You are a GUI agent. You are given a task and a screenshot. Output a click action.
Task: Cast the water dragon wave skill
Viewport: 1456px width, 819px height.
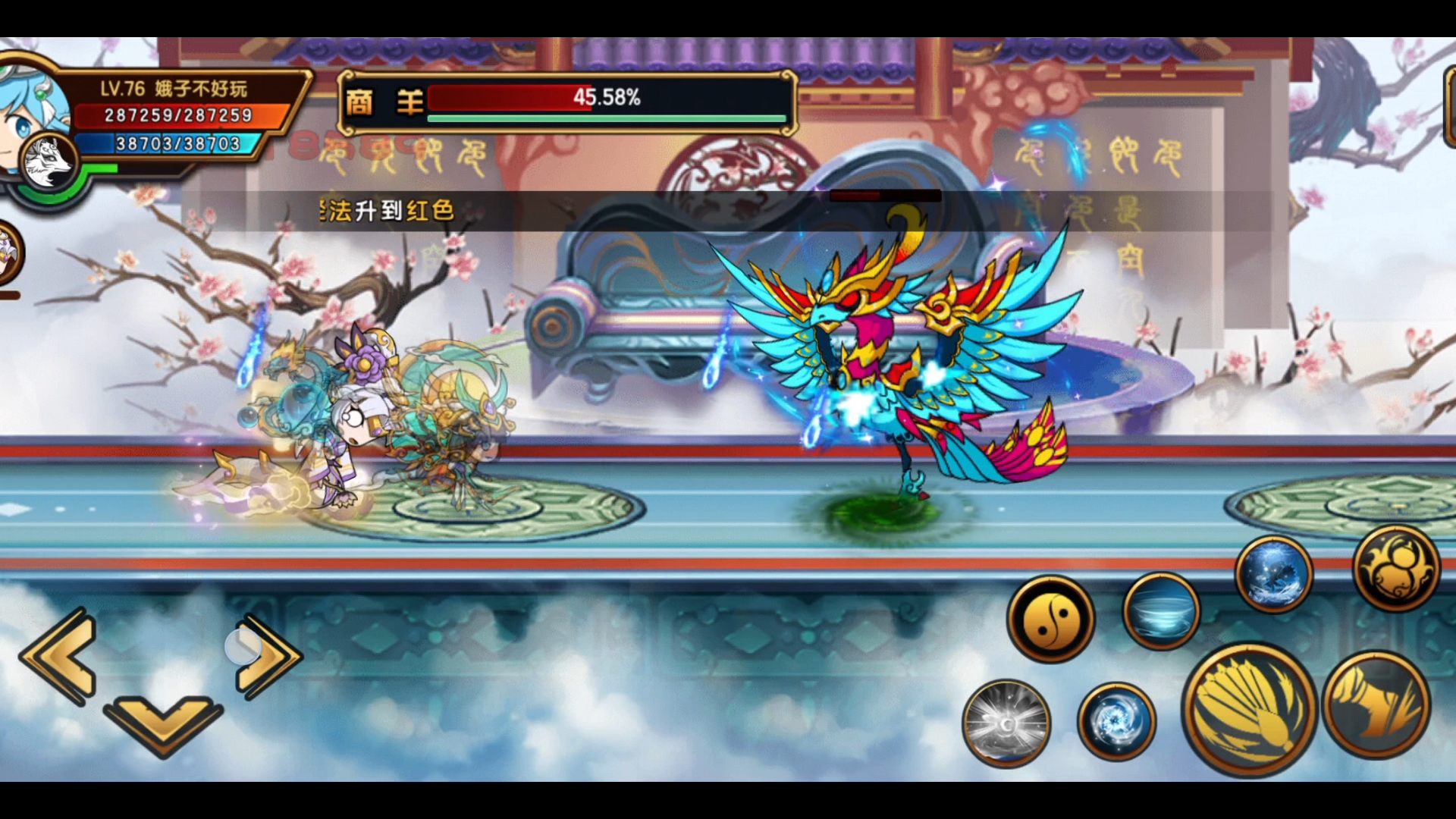click(1273, 574)
